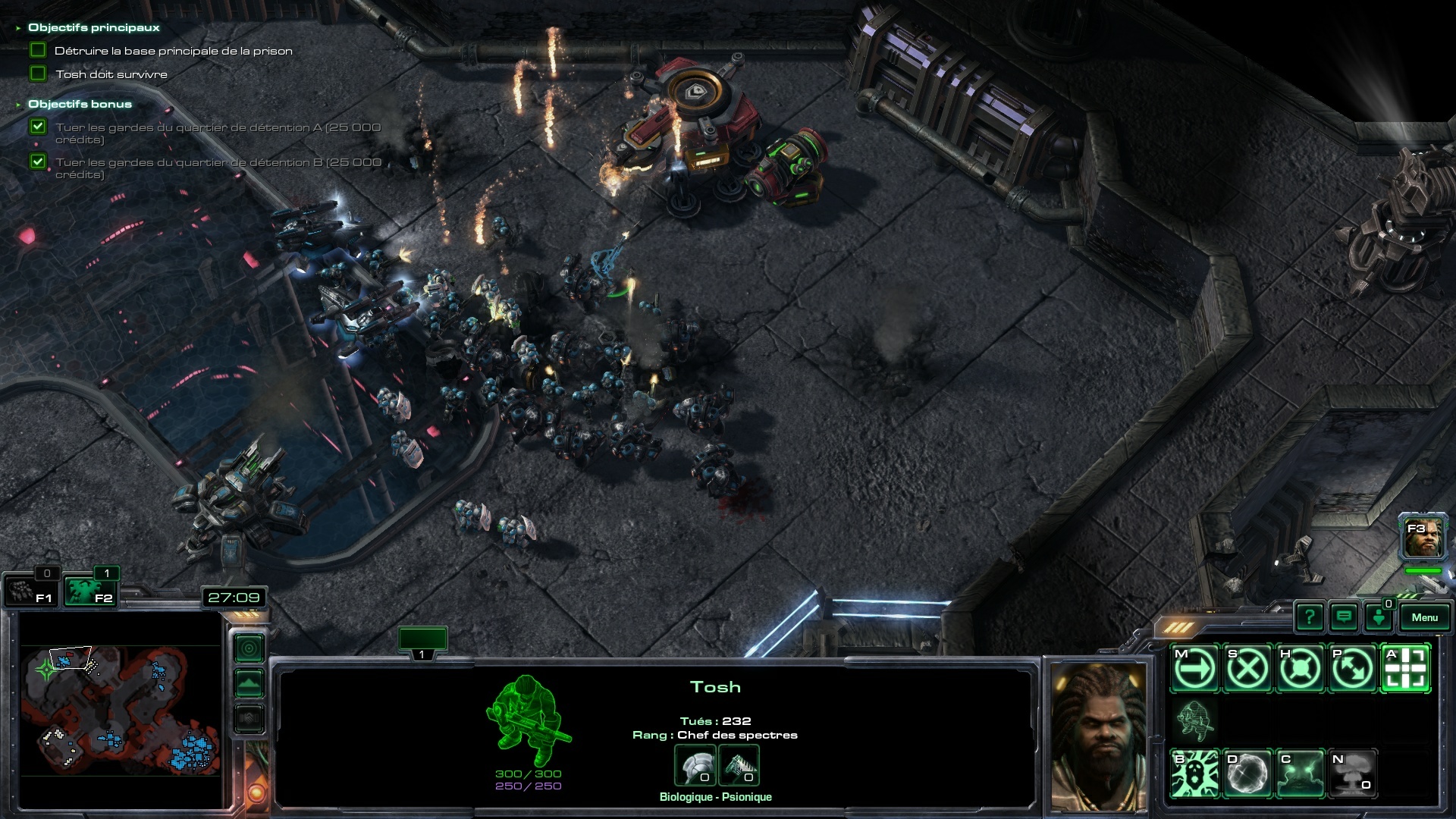Activate the Attack command crosshair
The height and width of the screenshot is (819, 1456).
pos(1405,669)
